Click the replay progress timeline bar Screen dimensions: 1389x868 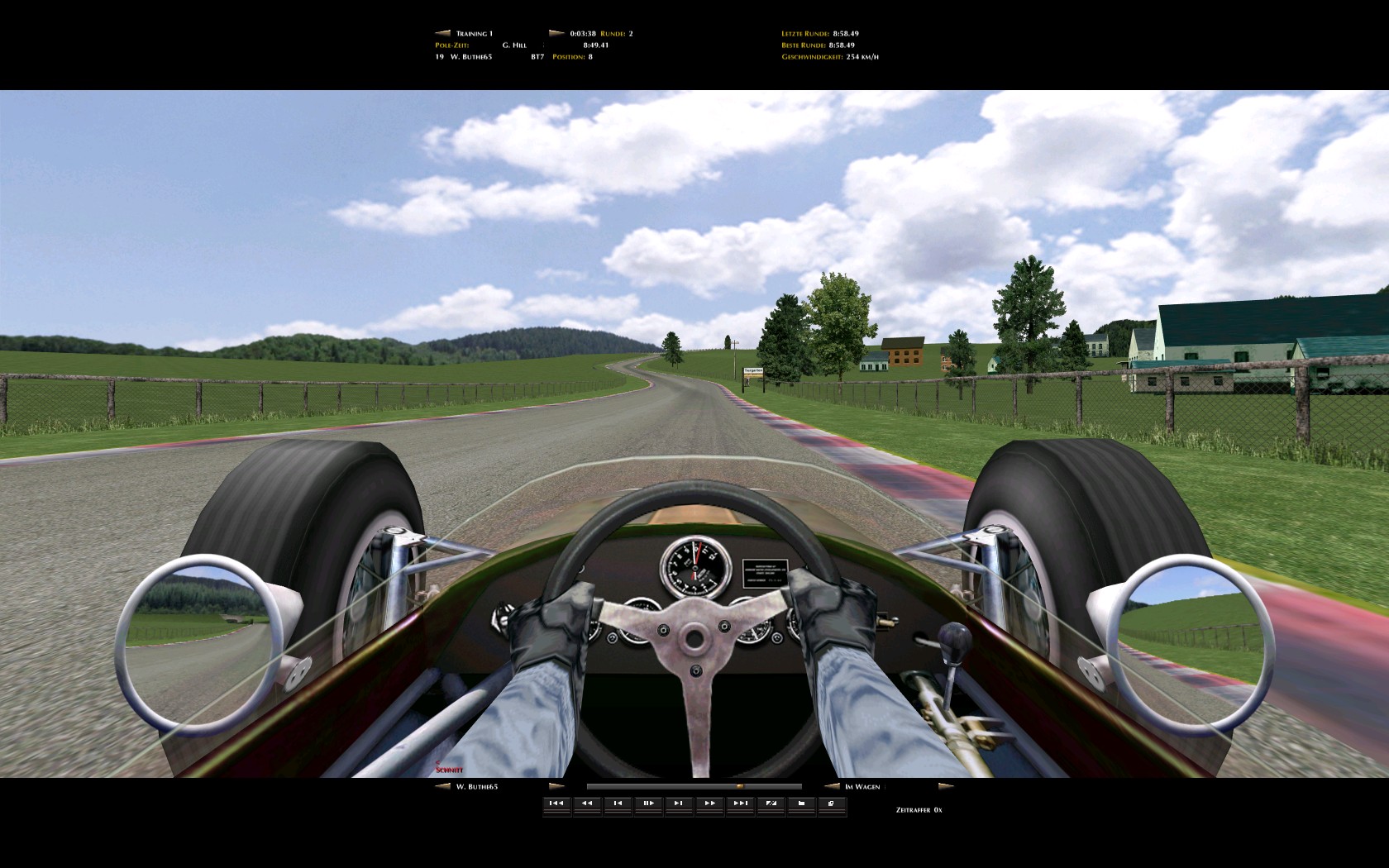click(x=694, y=786)
